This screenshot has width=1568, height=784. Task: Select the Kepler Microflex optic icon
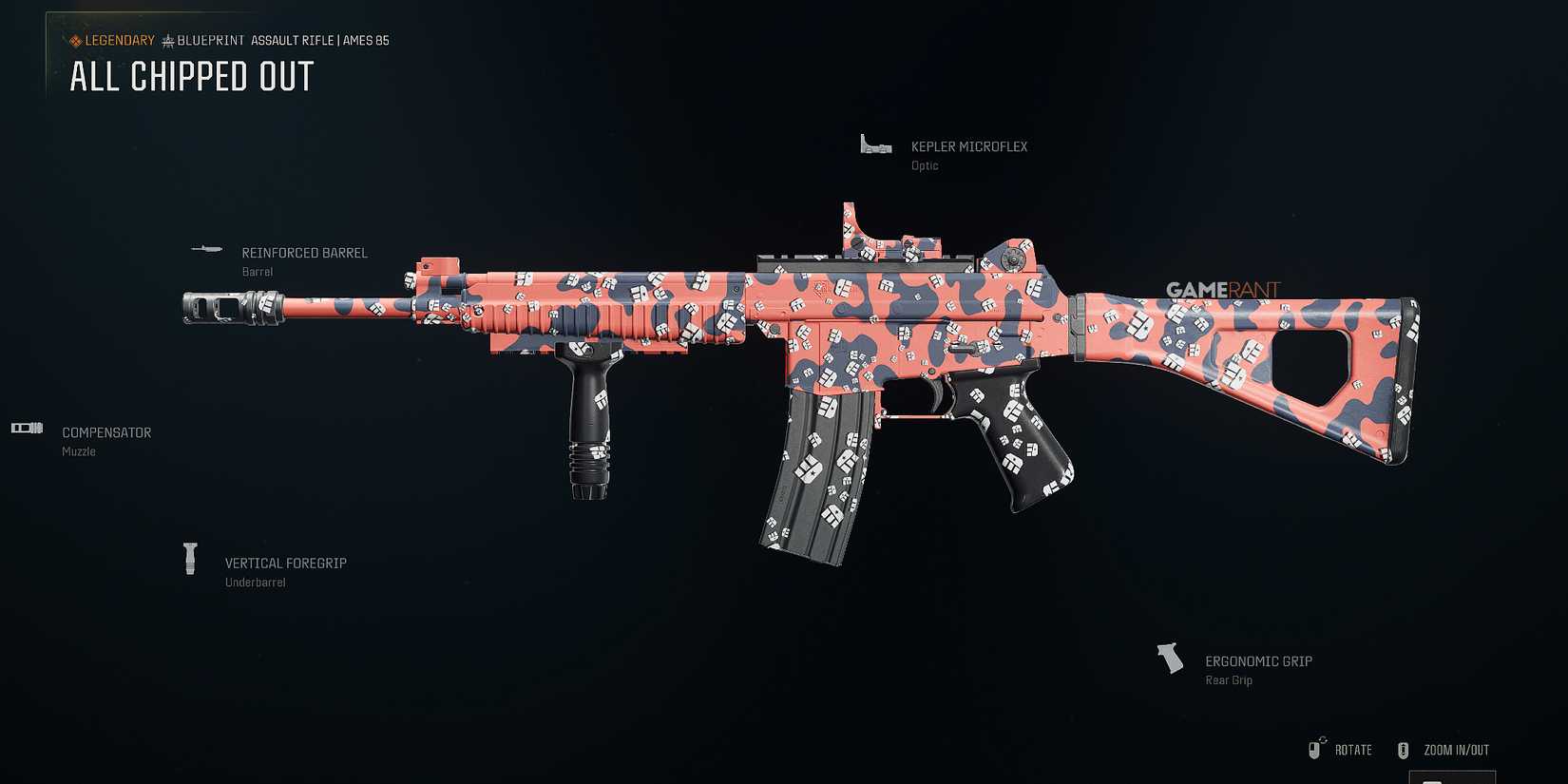874,145
